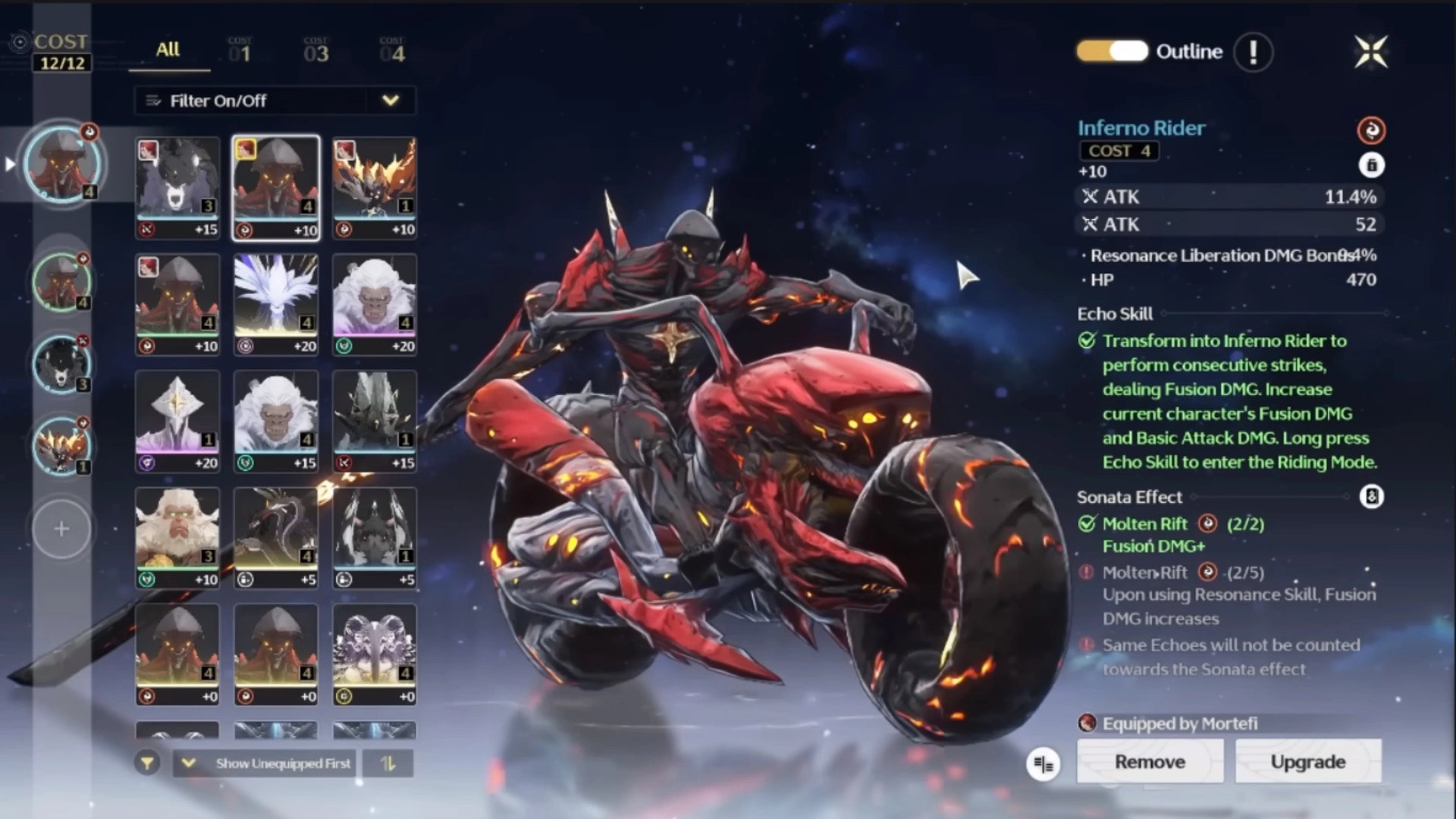Toggle the lock icon on Inferno Rider
Screen dimensions: 1456x819
pos(1371,165)
